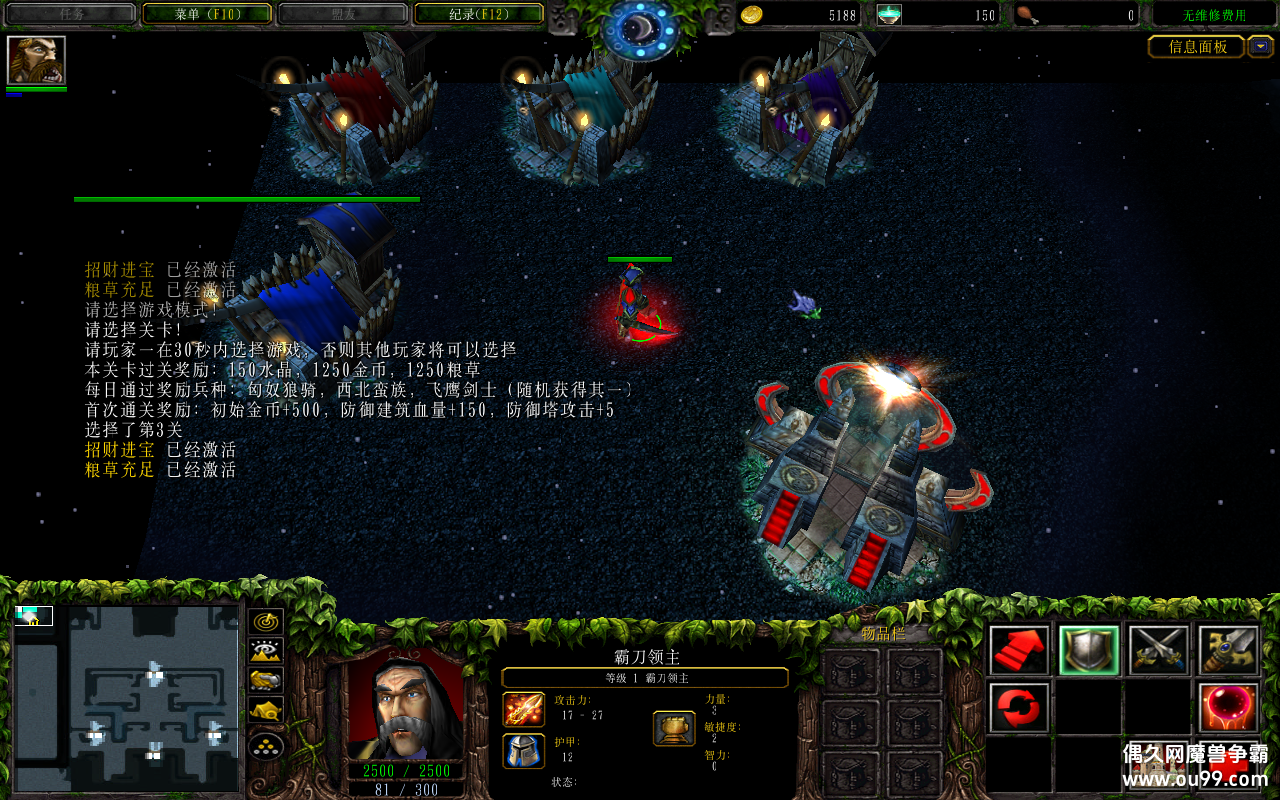This screenshot has width=1280, height=800.
Task: Use the single sword ability icon
Action: [x=1229, y=651]
